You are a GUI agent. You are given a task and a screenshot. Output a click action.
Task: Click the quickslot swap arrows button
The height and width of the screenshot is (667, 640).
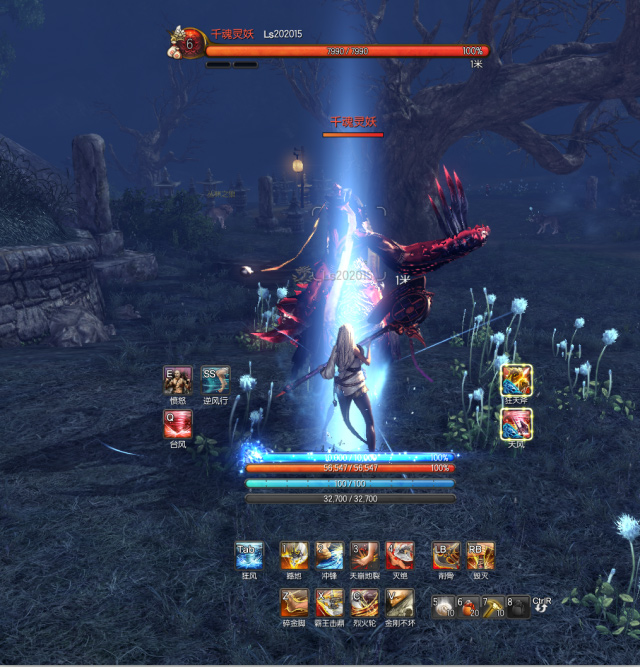[542, 605]
